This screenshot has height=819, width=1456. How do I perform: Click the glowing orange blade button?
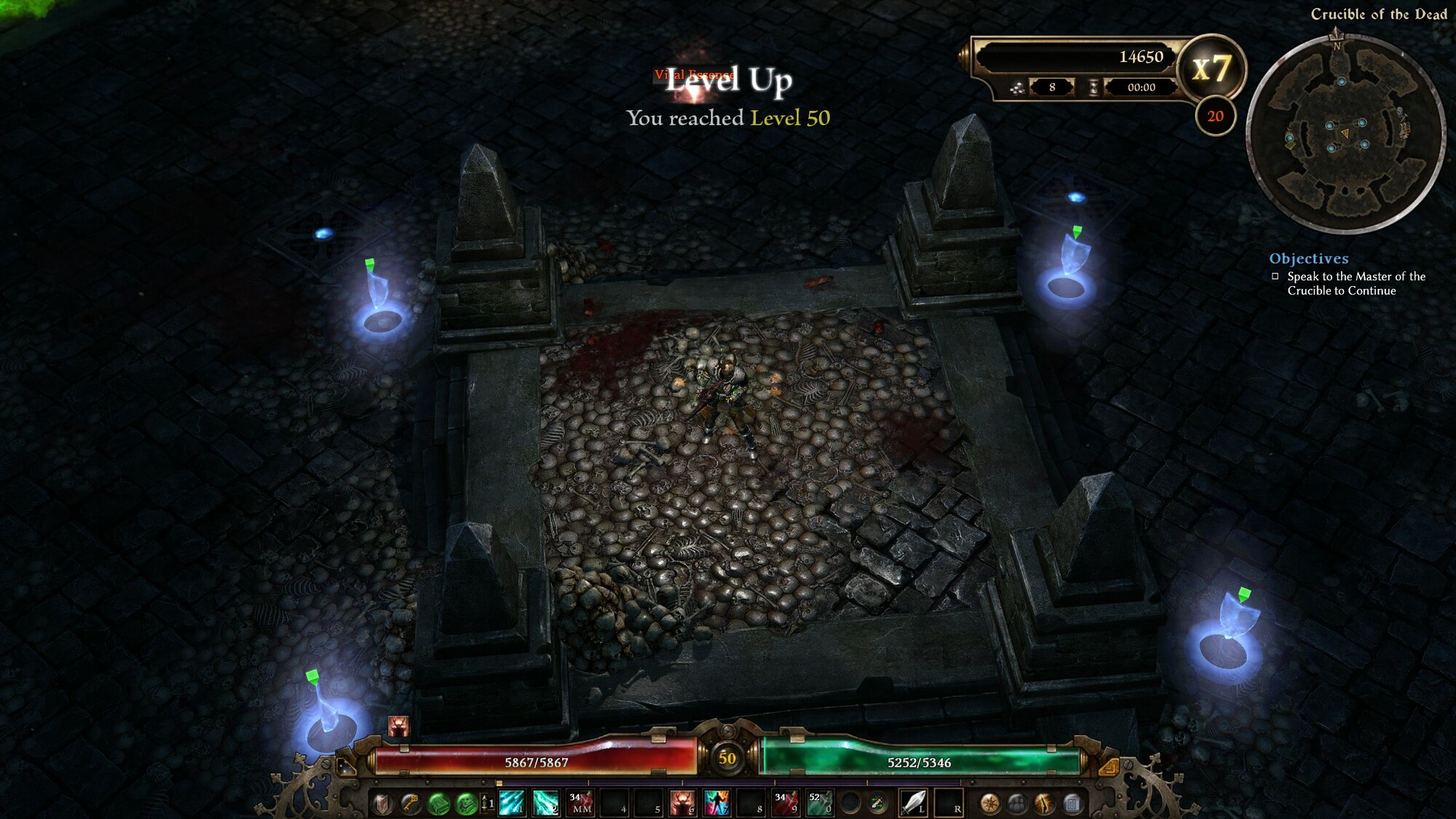tap(1045, 804)
